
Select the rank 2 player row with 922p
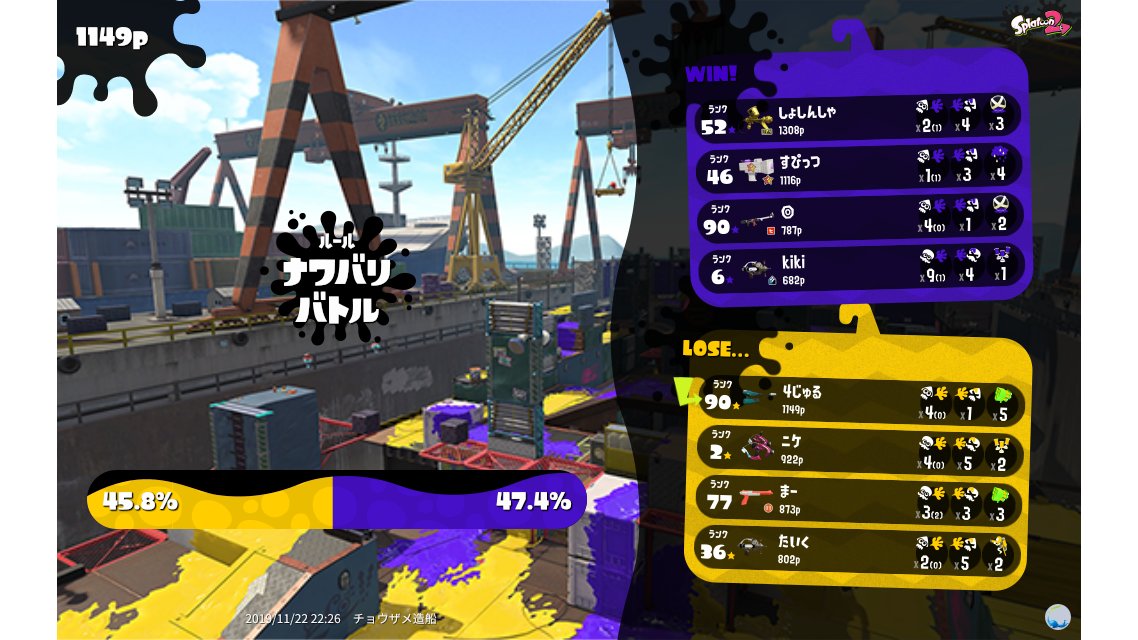pyautogui.click(x=860, y=451)
